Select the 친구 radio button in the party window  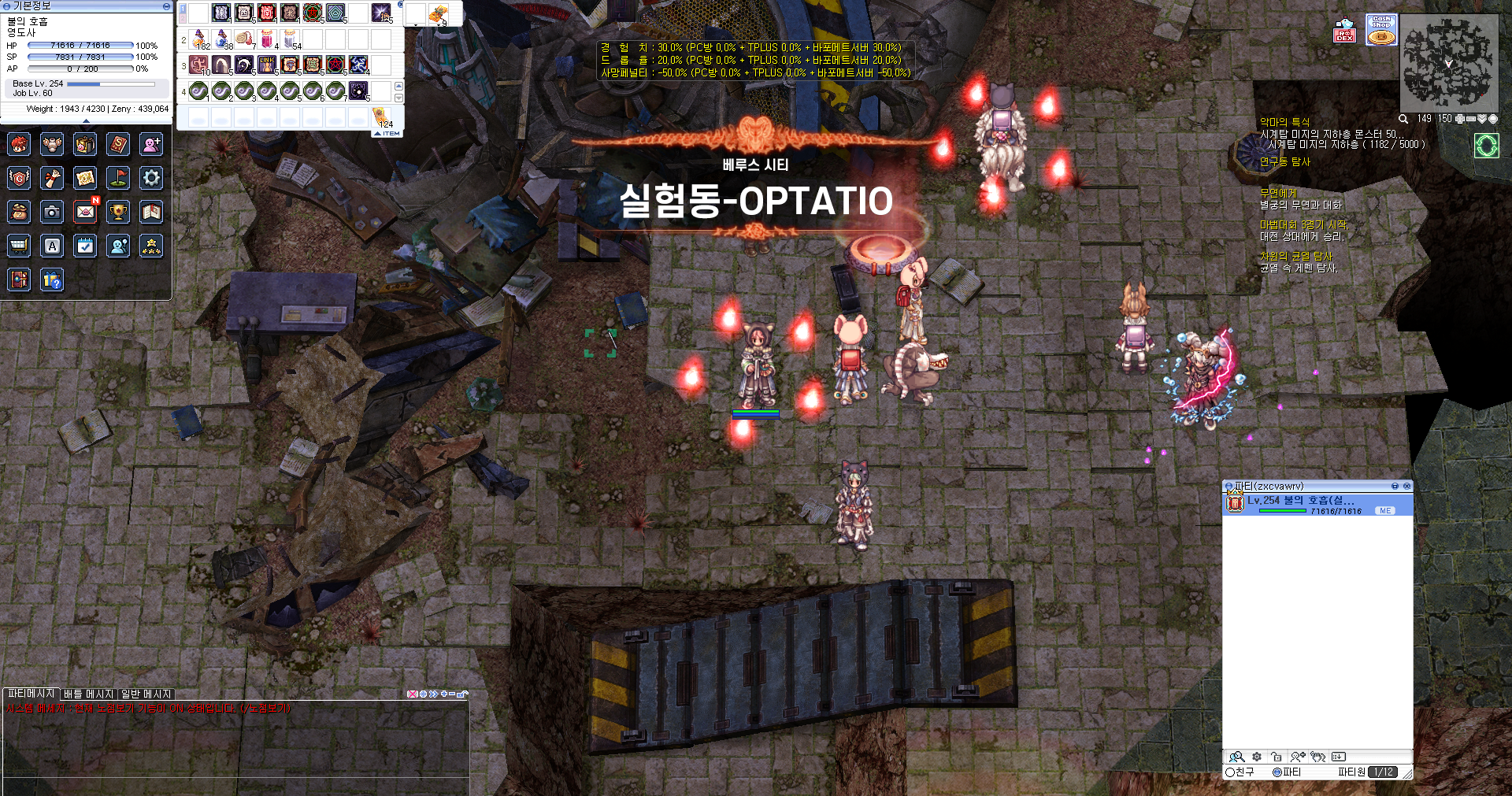coord(1231,772)
